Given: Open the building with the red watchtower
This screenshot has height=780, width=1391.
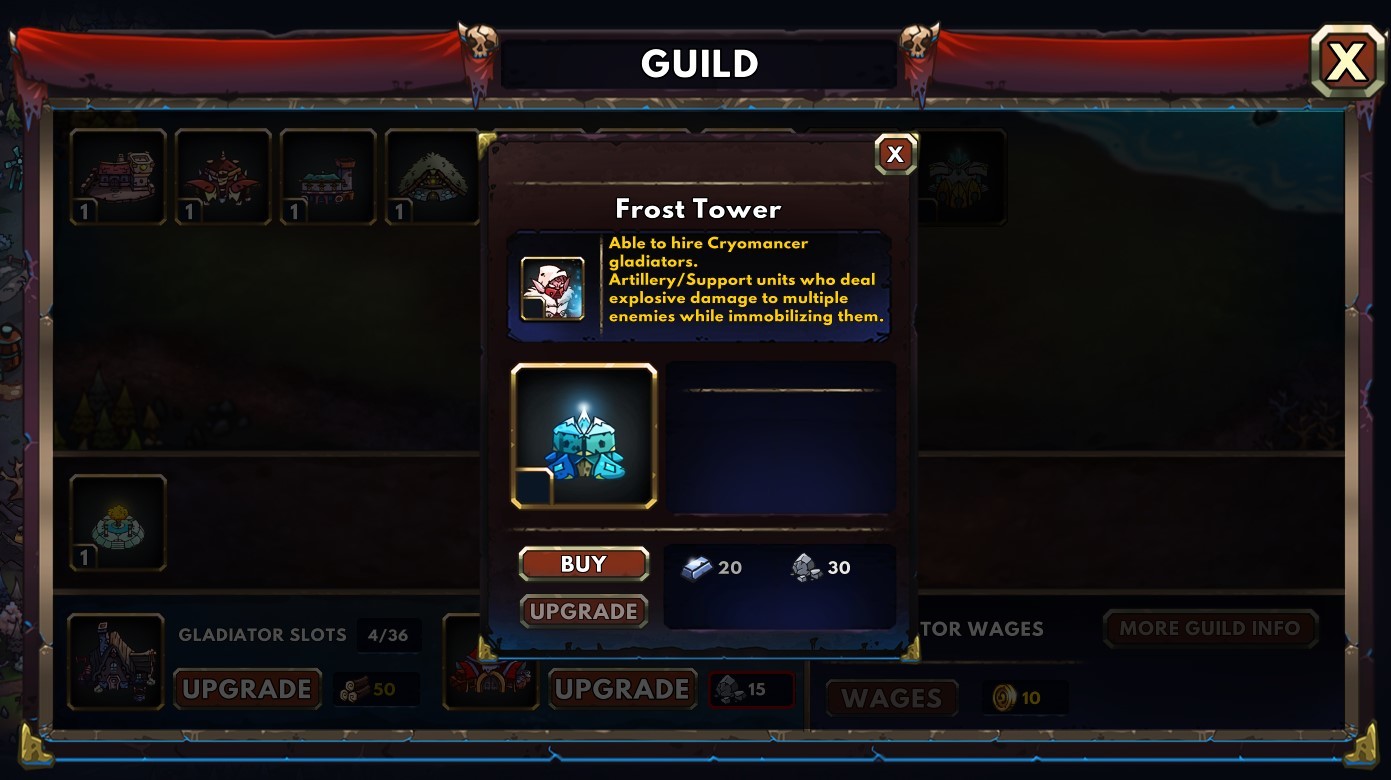Looking at the screenshot, I should click(327, 176).
